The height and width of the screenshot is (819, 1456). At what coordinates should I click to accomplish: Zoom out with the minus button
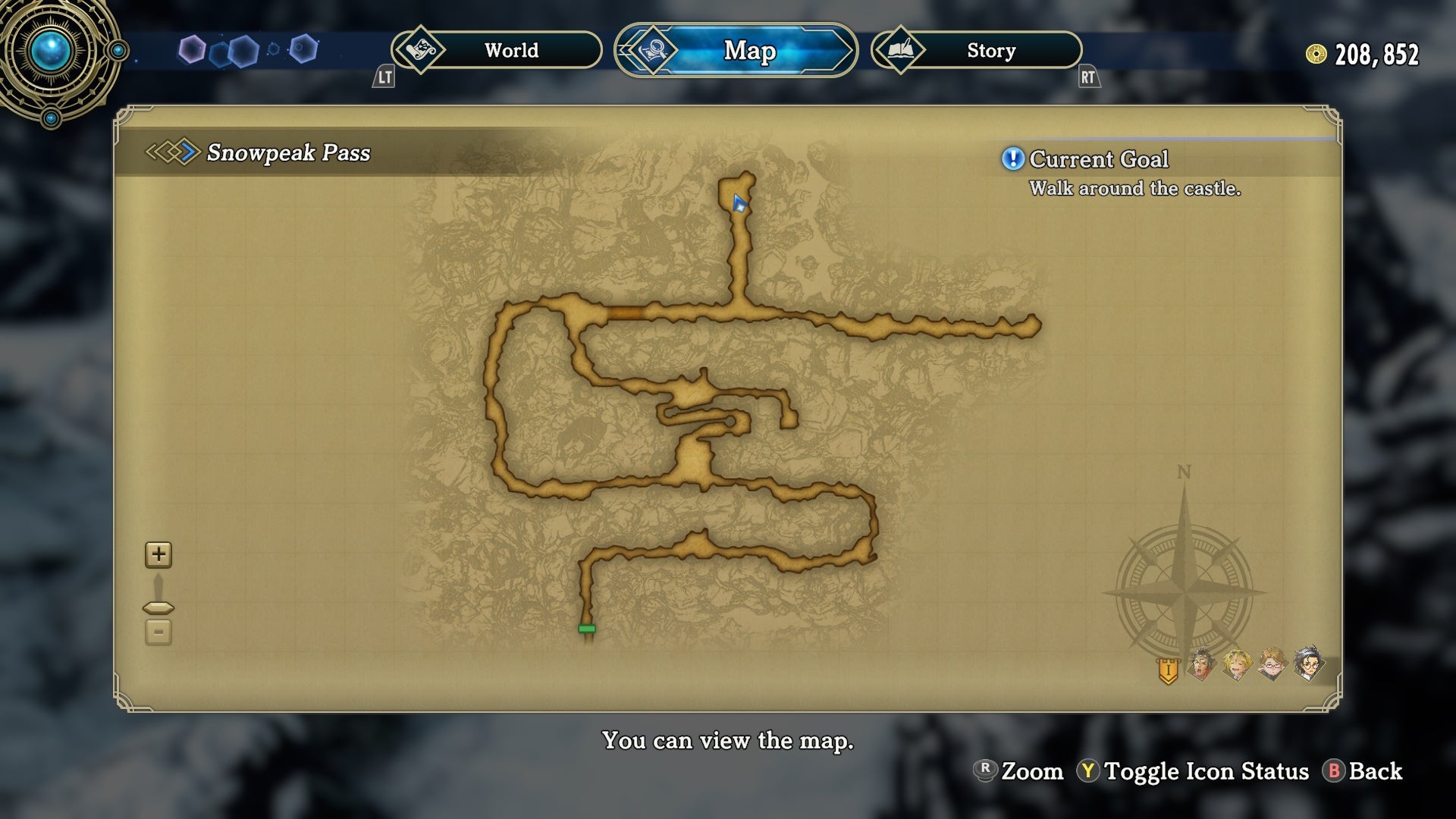[x=158, y=632]
